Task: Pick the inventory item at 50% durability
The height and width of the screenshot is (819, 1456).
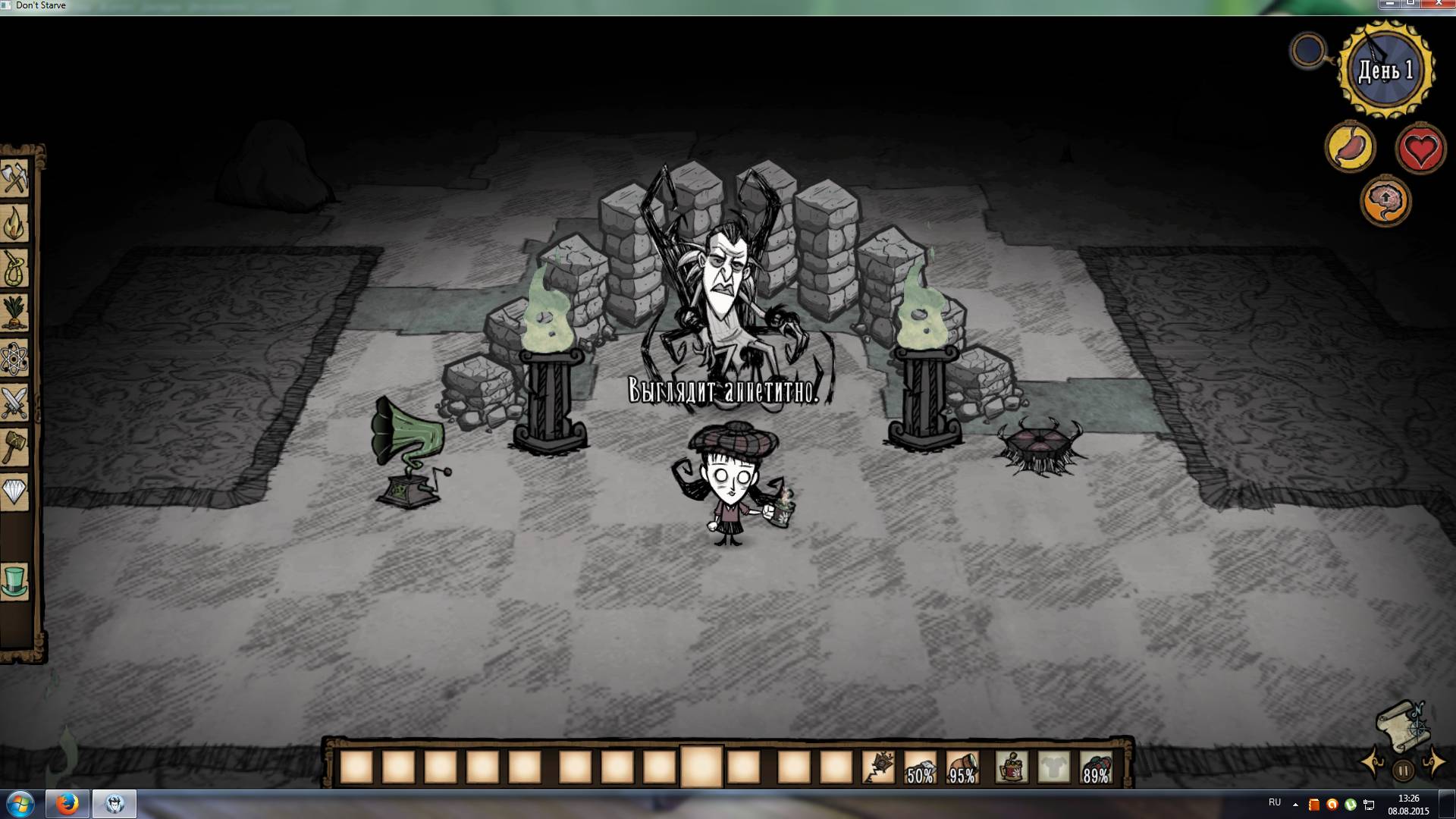Action: point(920,767)
